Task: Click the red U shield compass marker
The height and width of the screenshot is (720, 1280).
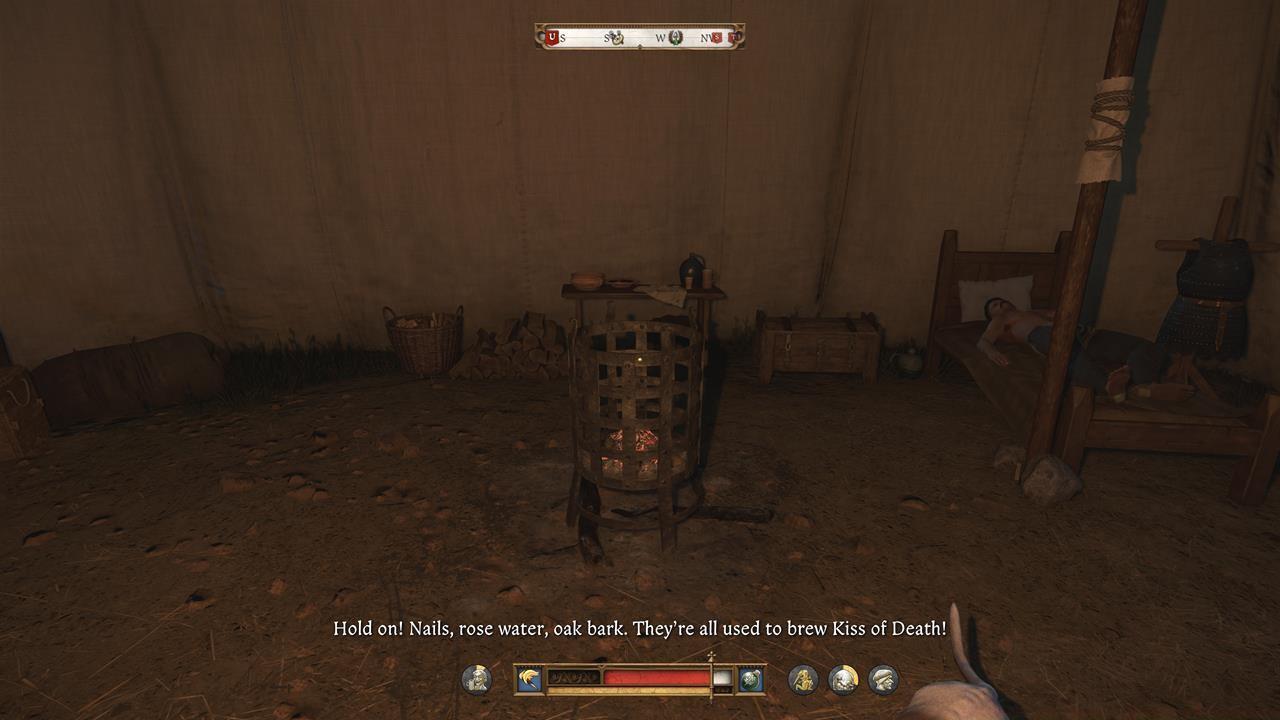Action: coord(552,37)
